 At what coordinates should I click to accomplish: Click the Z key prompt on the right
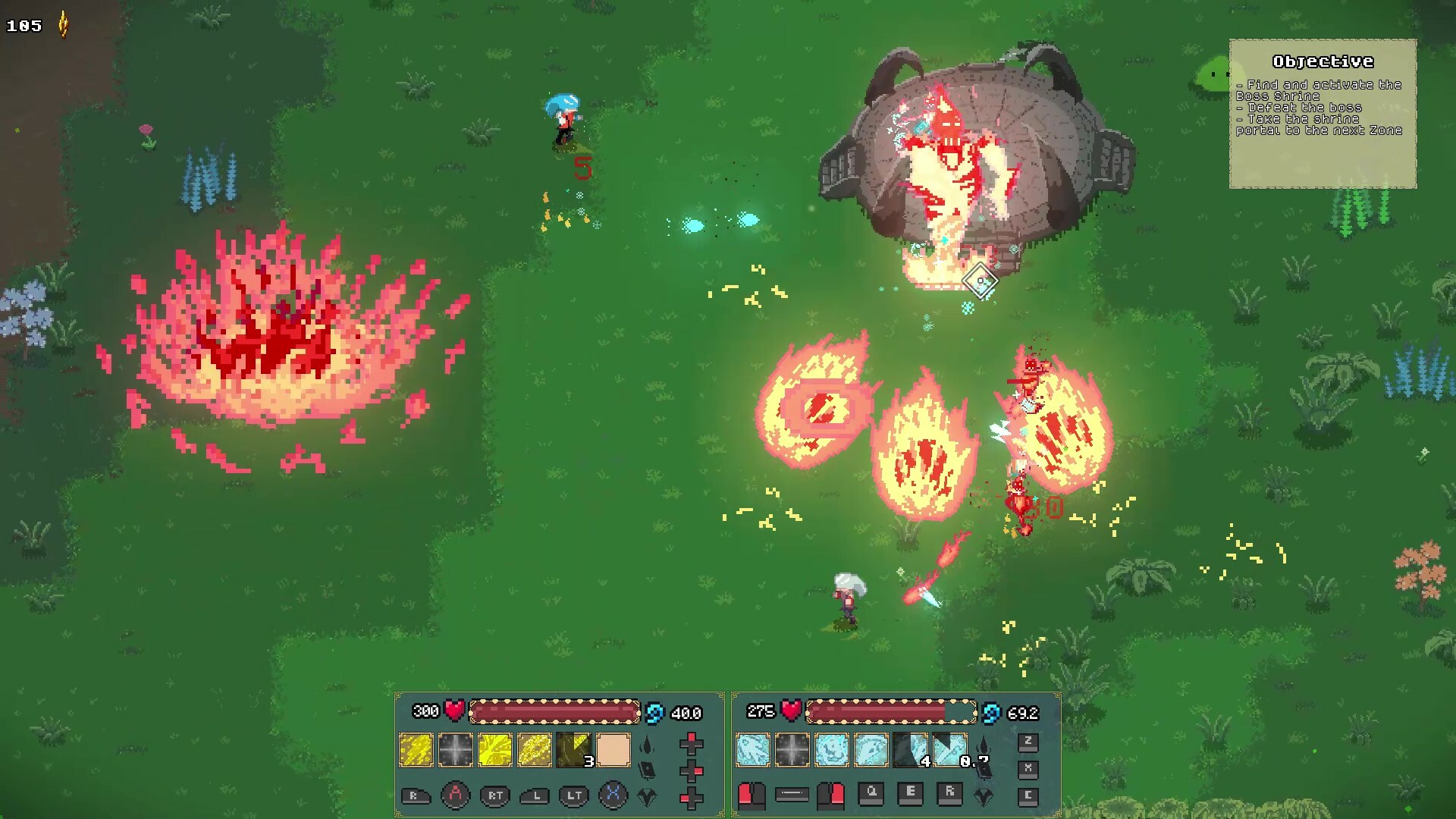(x=1030, y=743)
